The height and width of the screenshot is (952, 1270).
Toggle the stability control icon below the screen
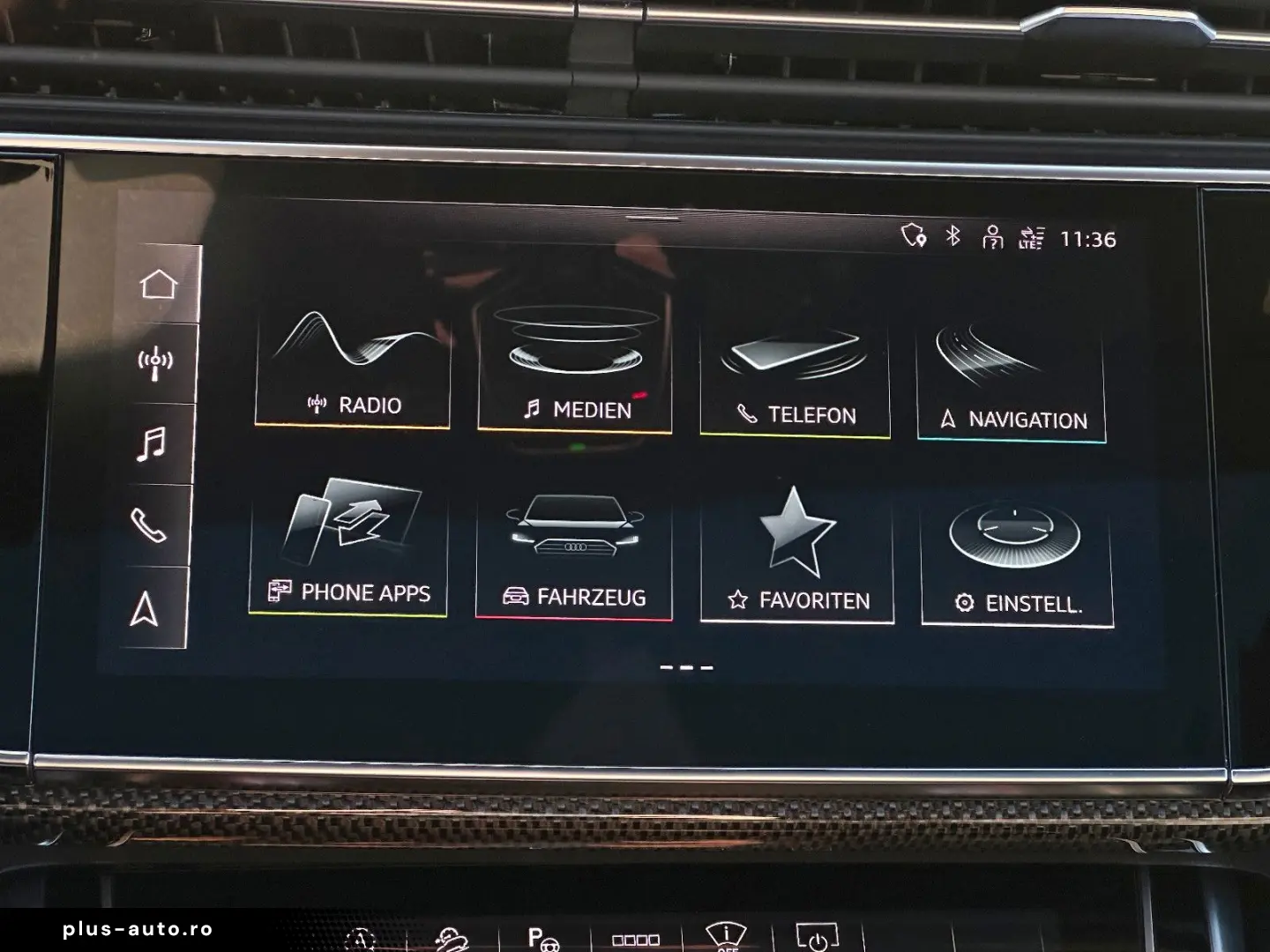450,941
